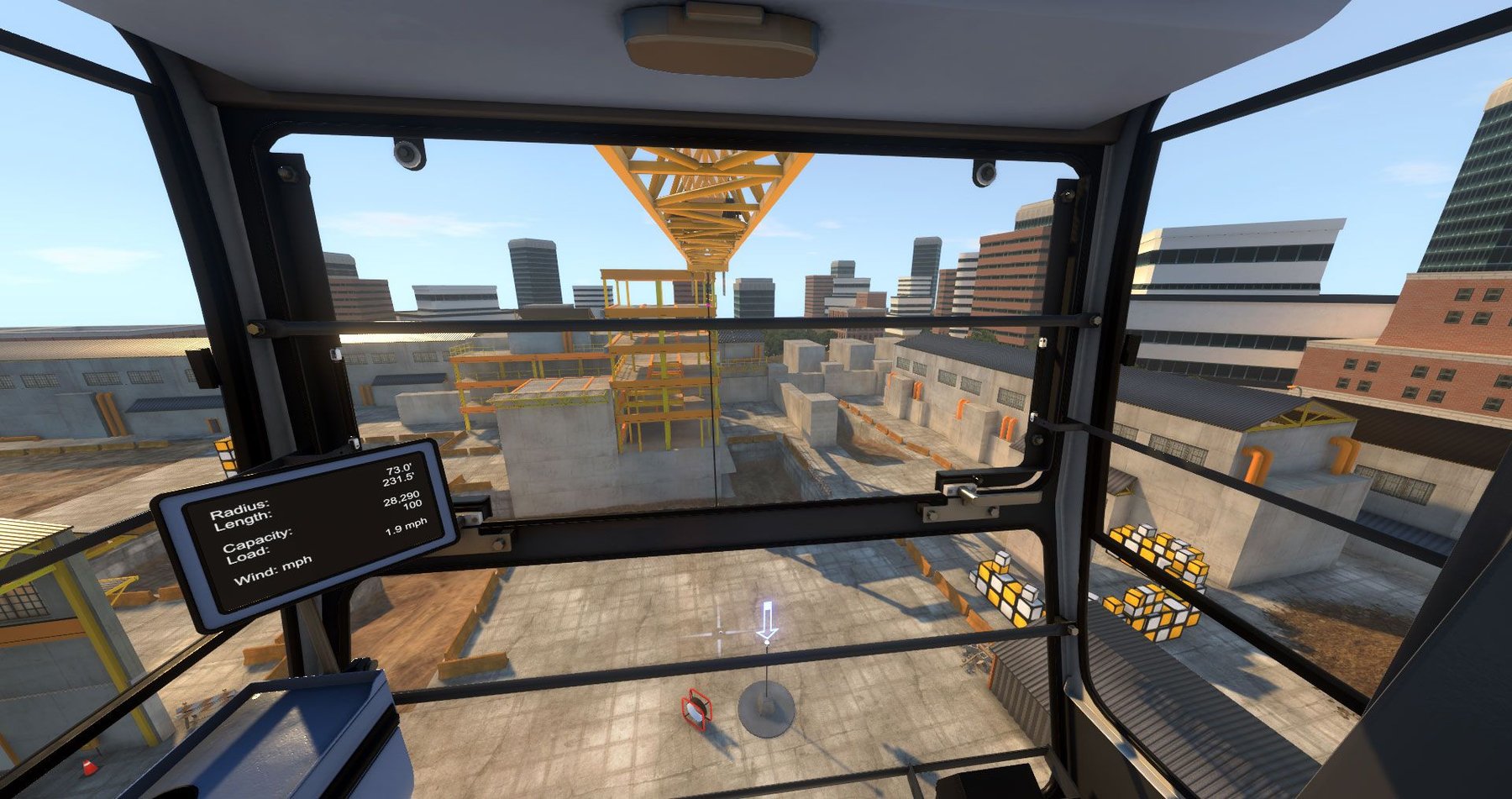The height and width of the screenshot is (799, 1512).
Task: Click the 1.9 mph wind speed value
Action: (405, 527)
